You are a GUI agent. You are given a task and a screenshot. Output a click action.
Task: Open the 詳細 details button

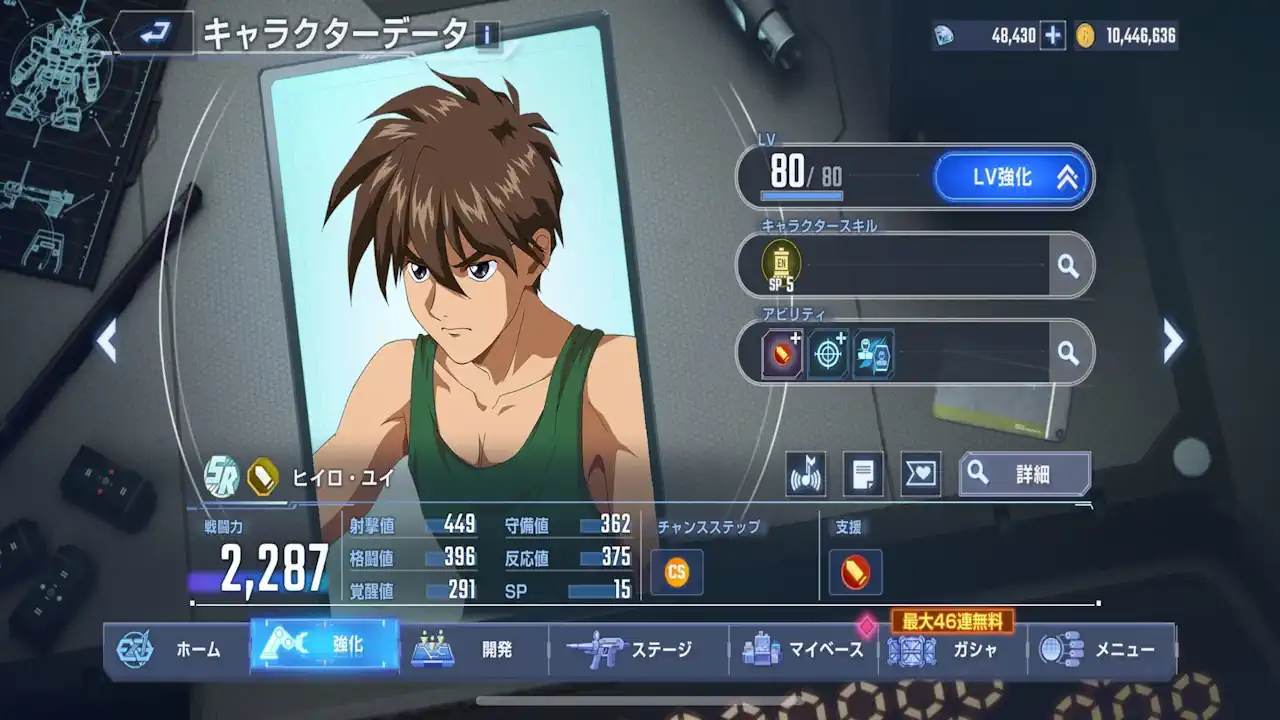[x=1024, y=474]
